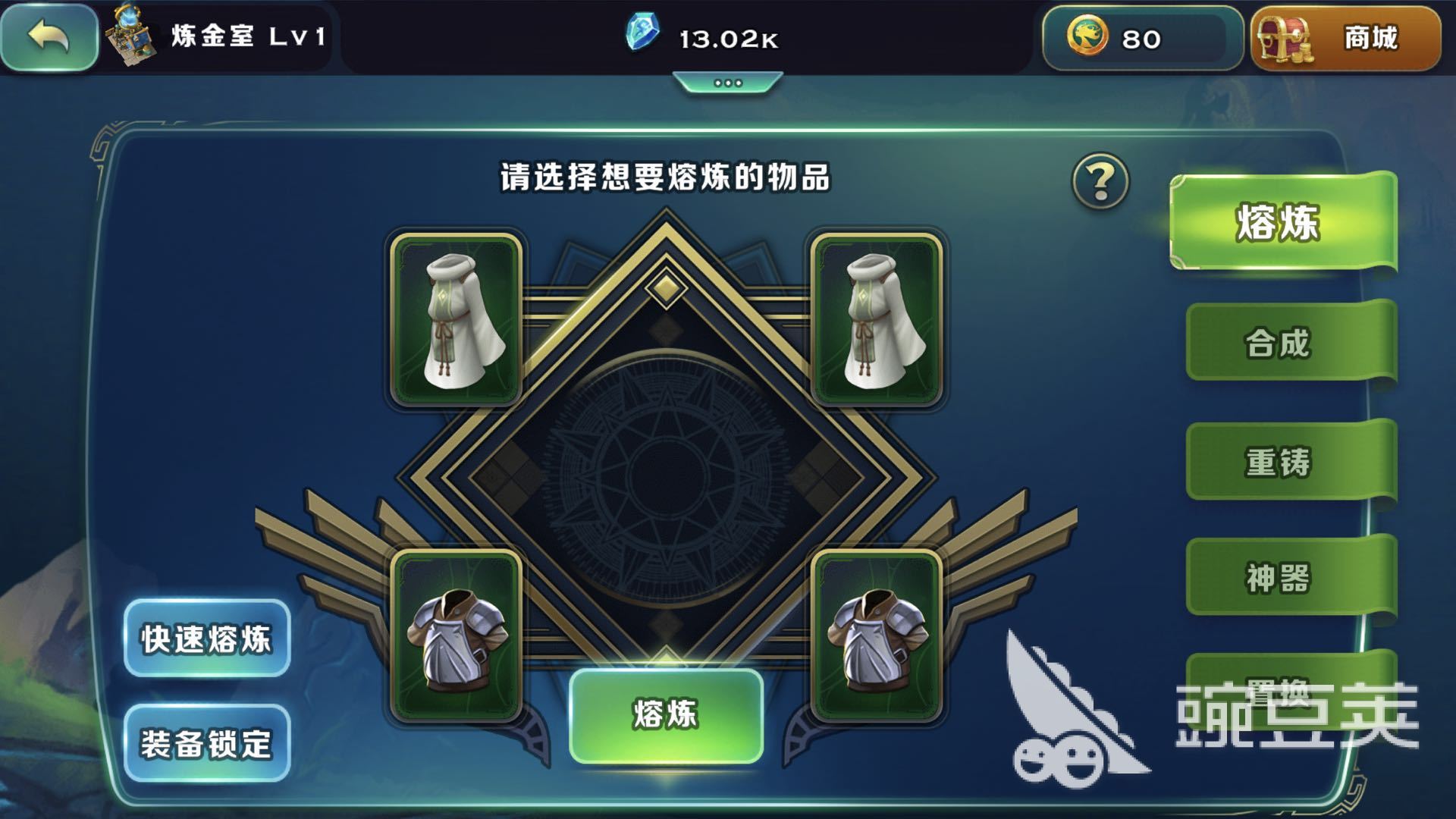The width and height of the screenshot is (1456, 819).
Task: Switch to the 重铸 tab
Action: 1279,462
